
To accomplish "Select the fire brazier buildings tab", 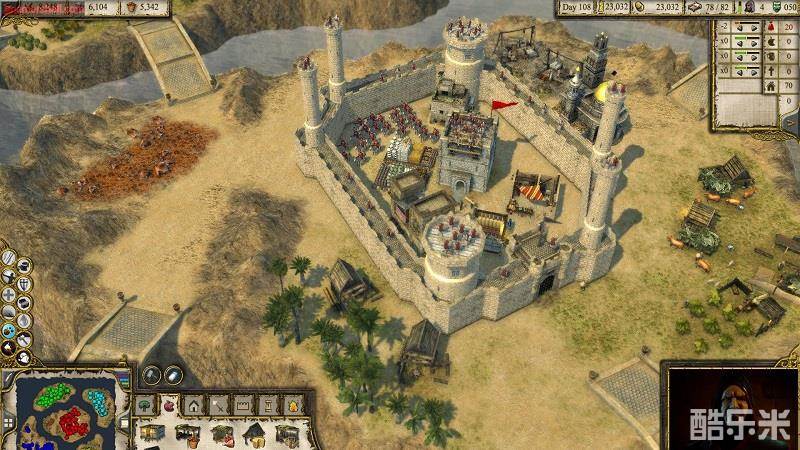I will pyautogui.click(x=291, y=405).
